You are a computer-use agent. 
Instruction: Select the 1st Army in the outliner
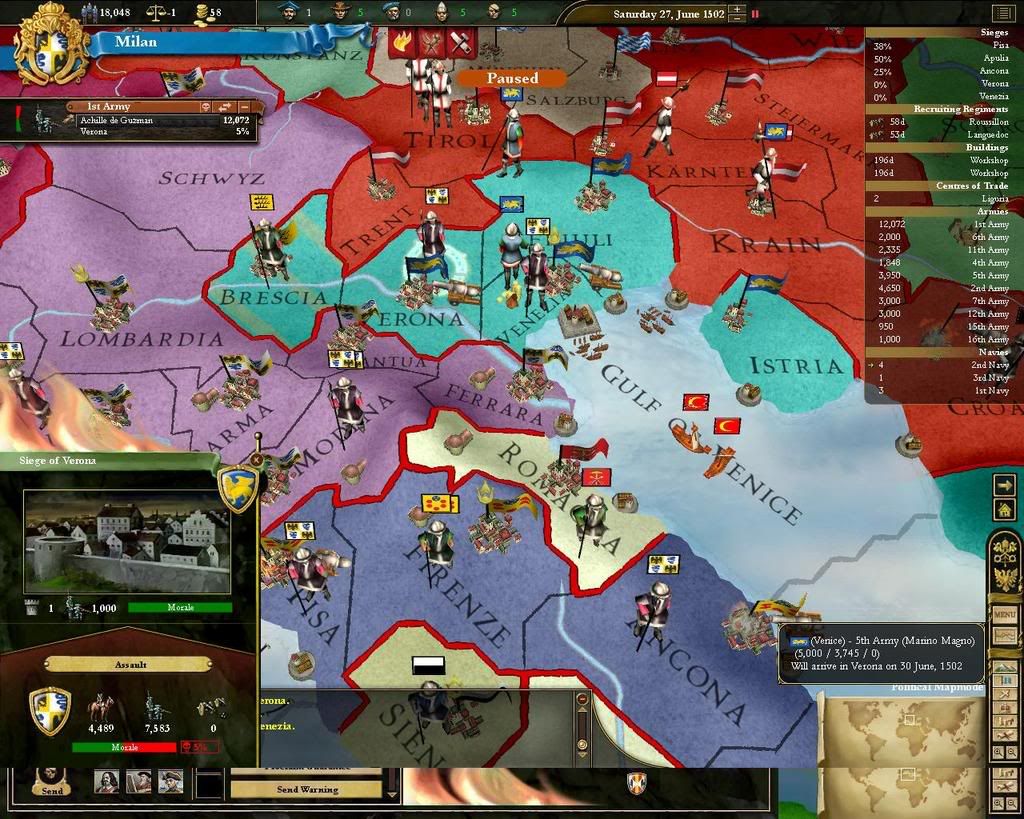coord(991,224)
